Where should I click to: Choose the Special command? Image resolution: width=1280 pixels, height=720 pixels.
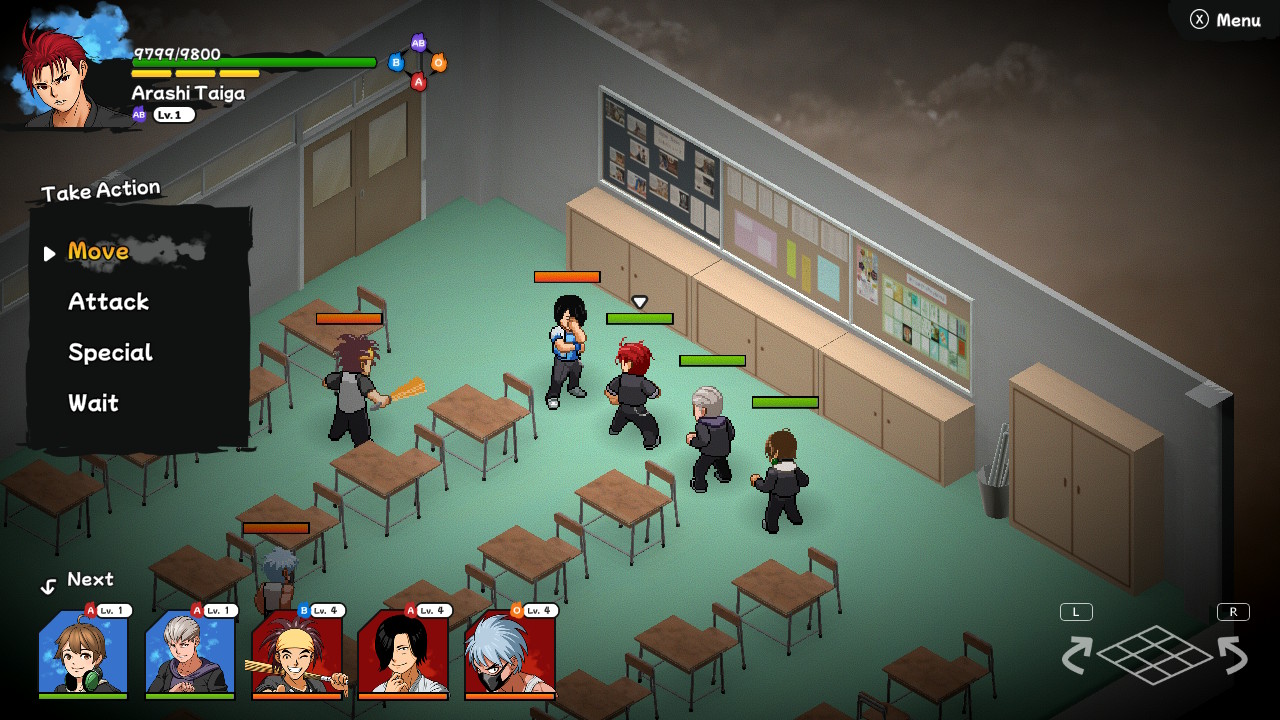click(x=110, y=352)
